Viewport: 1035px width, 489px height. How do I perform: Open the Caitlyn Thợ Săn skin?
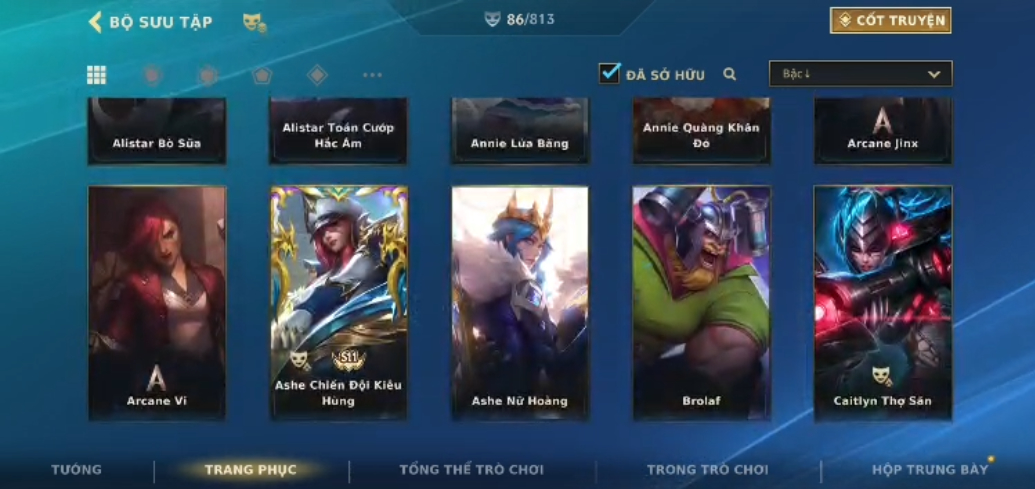tap(882, 302)
